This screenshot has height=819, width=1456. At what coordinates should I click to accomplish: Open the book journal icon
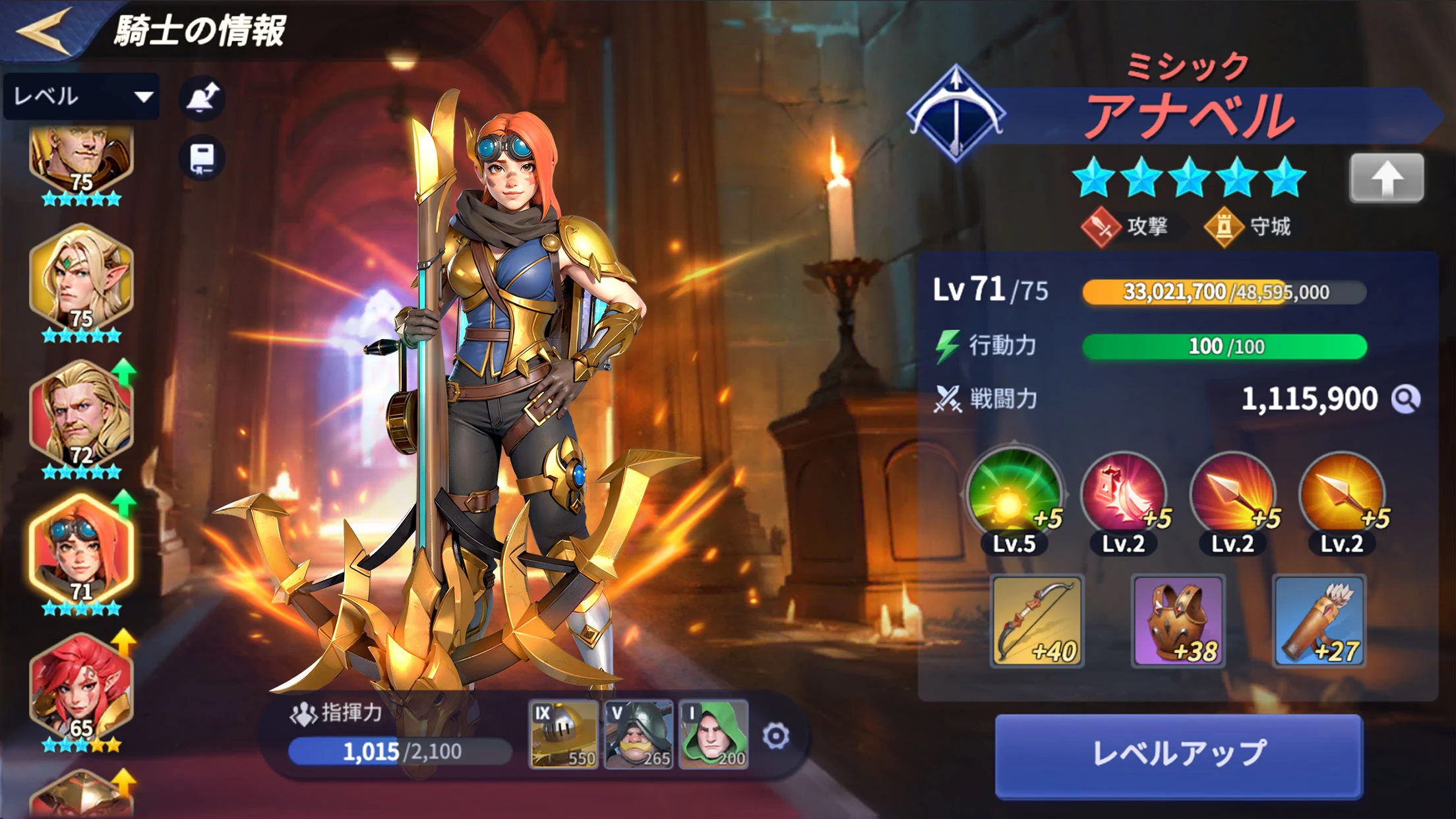coord(202,159)
